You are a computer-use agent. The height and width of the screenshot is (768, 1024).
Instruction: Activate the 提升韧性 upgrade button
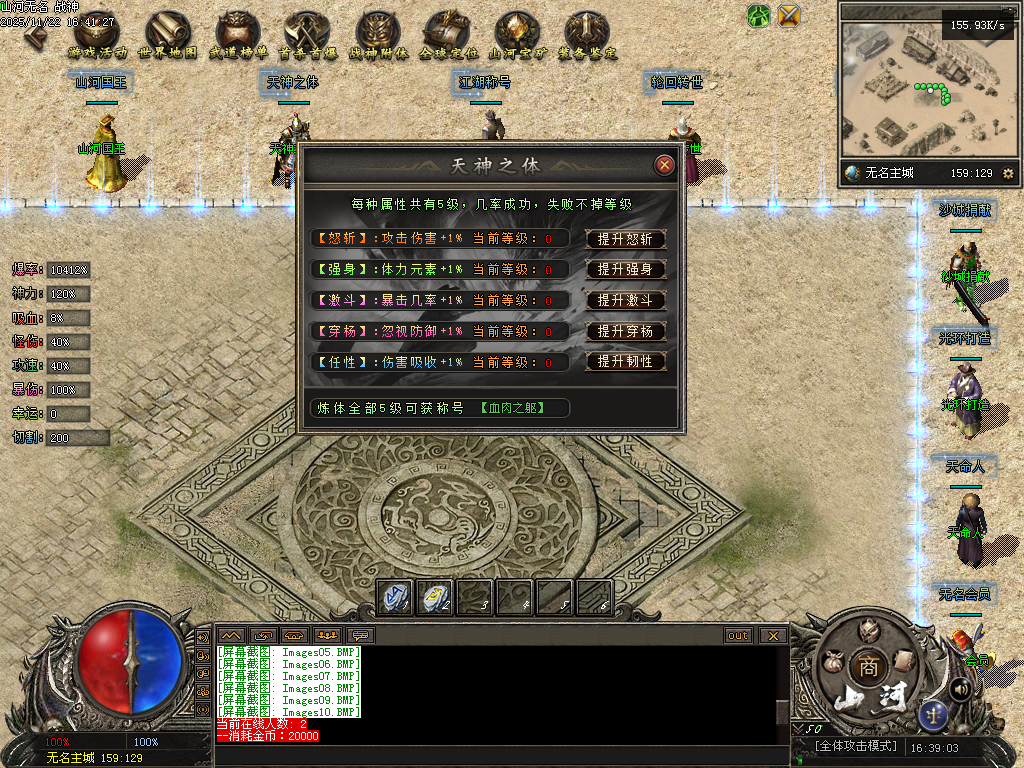point(625,362)
